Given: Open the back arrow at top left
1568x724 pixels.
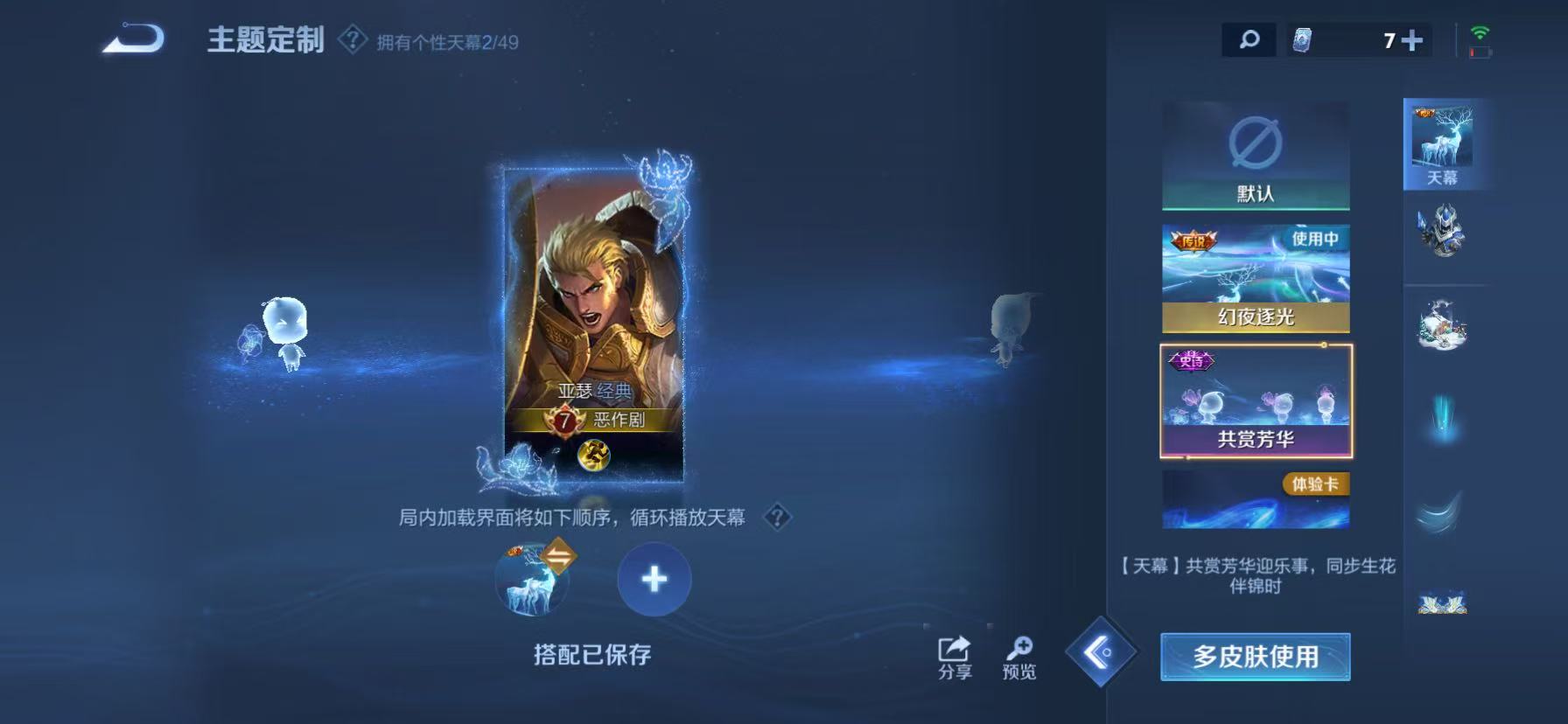Looking at the screenshot, I should [x=133, y=37].
